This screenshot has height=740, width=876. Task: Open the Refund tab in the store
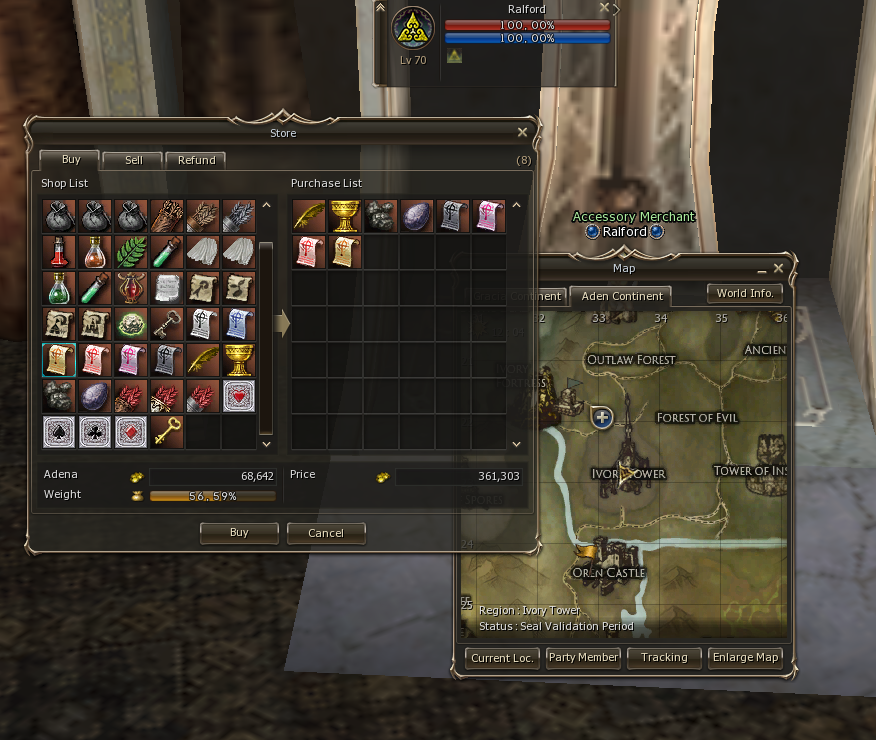[196, 160]
